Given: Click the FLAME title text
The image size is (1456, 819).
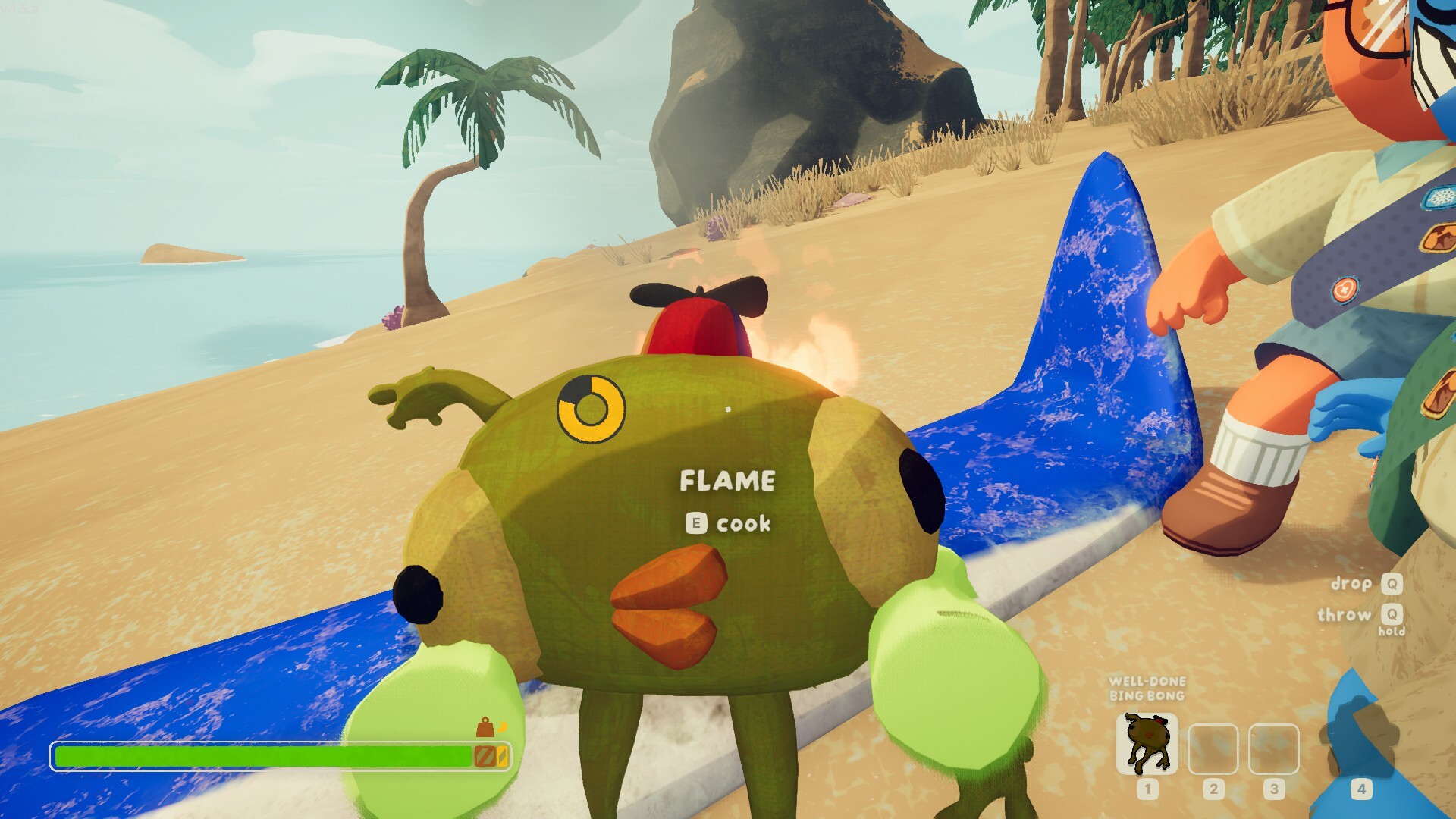Looking at the screenshot, I should (727, 481).
